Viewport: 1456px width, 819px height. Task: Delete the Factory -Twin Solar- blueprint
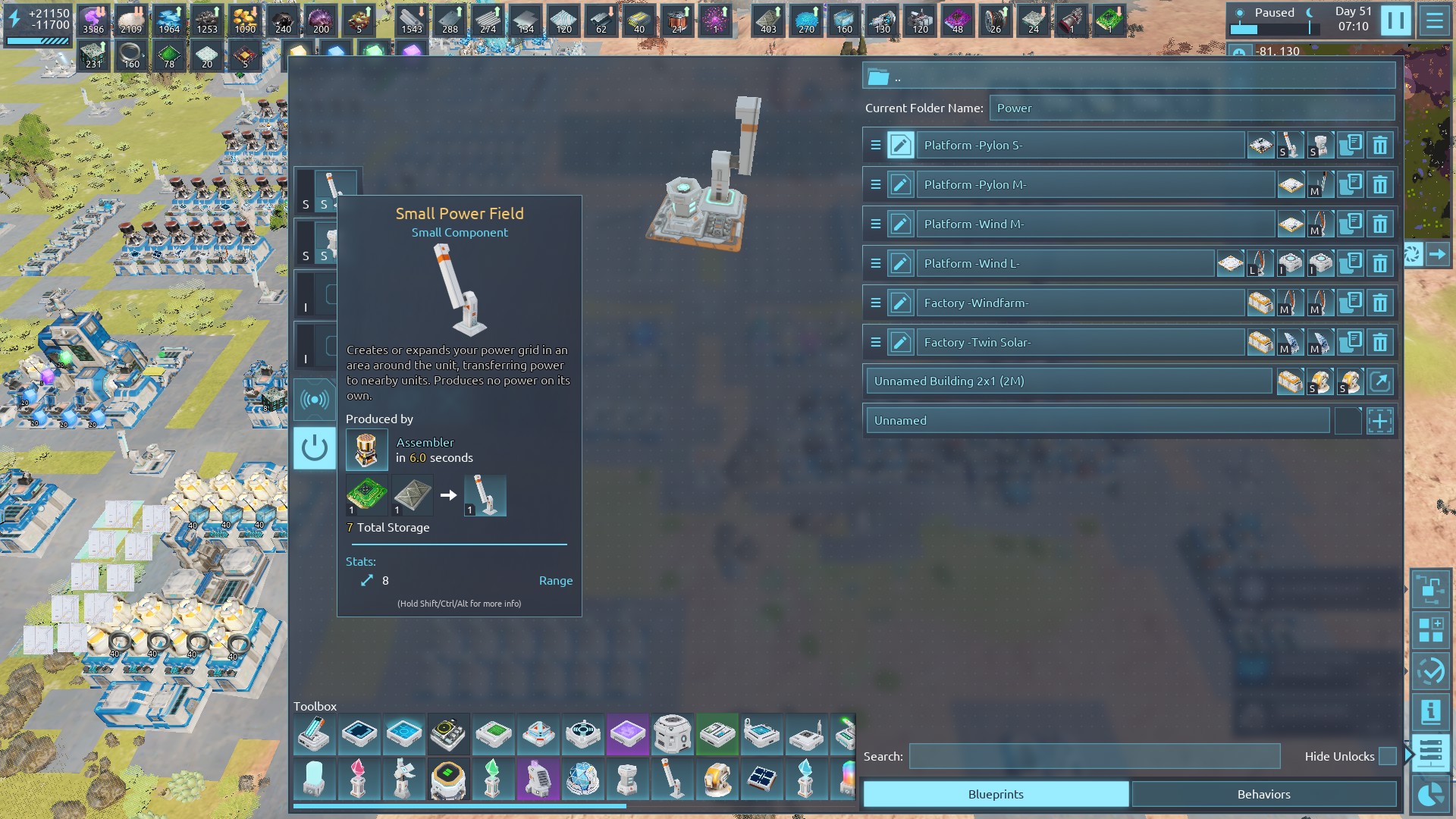pos(1380,342)
